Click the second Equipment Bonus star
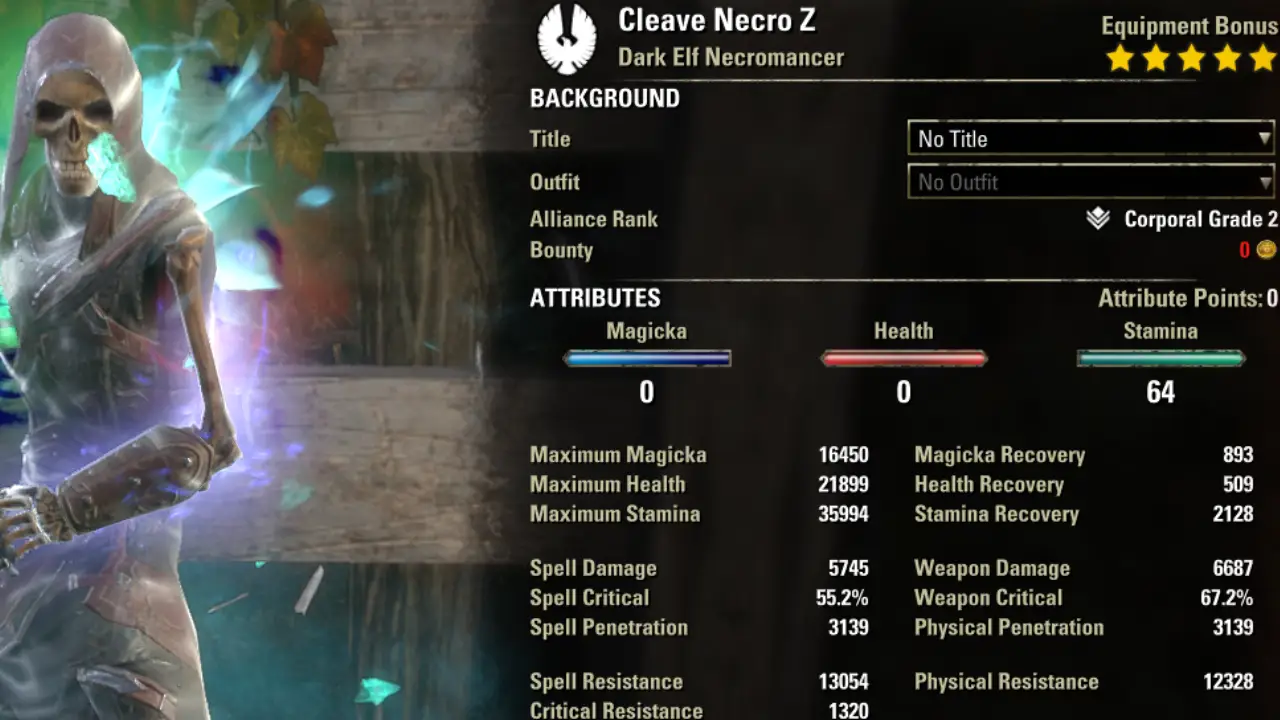Image resolution: width=1280 pixels, height=720 pixels. 1154,58
